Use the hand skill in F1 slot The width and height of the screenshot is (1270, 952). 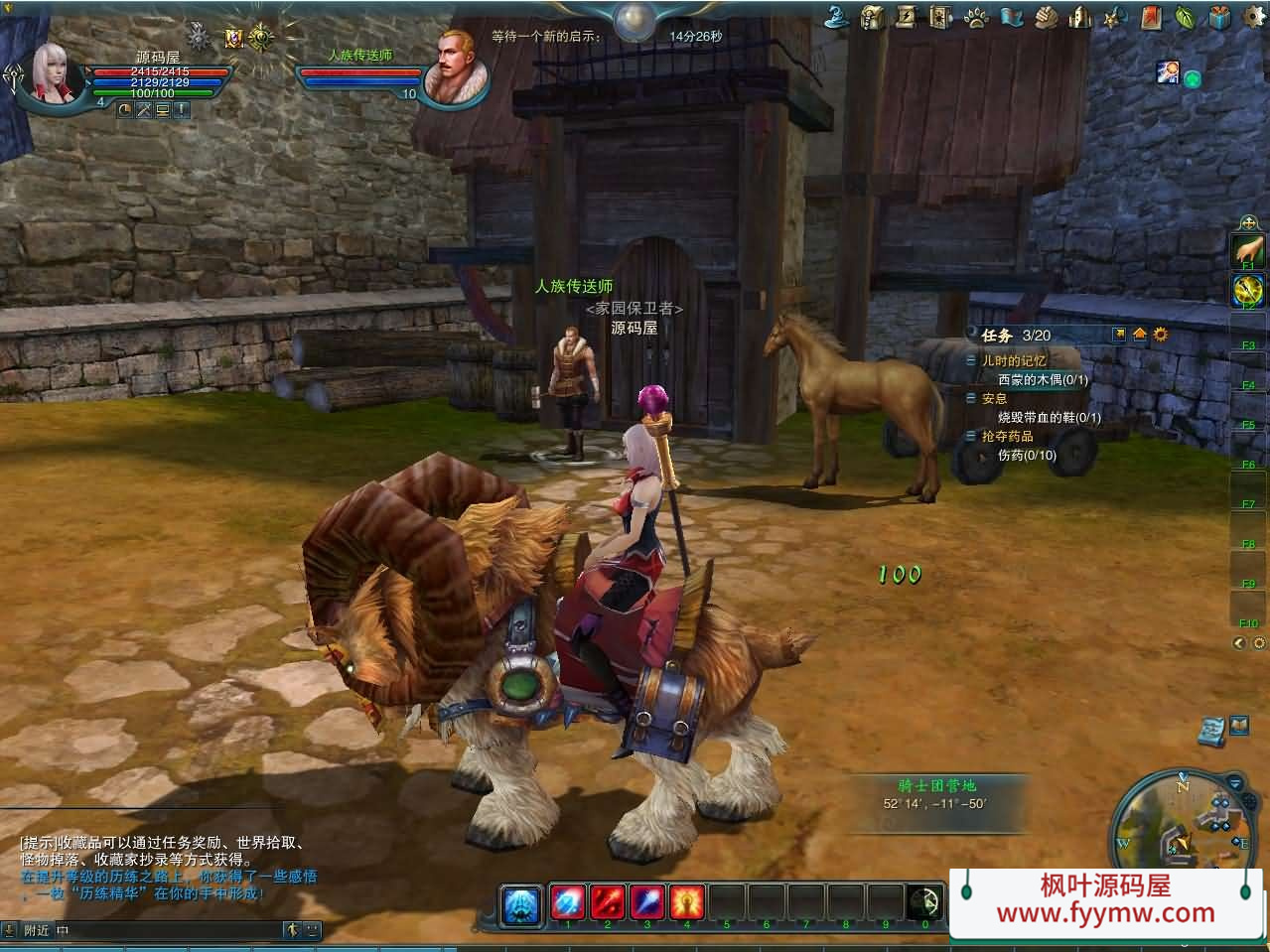[x=1247, y=248]
